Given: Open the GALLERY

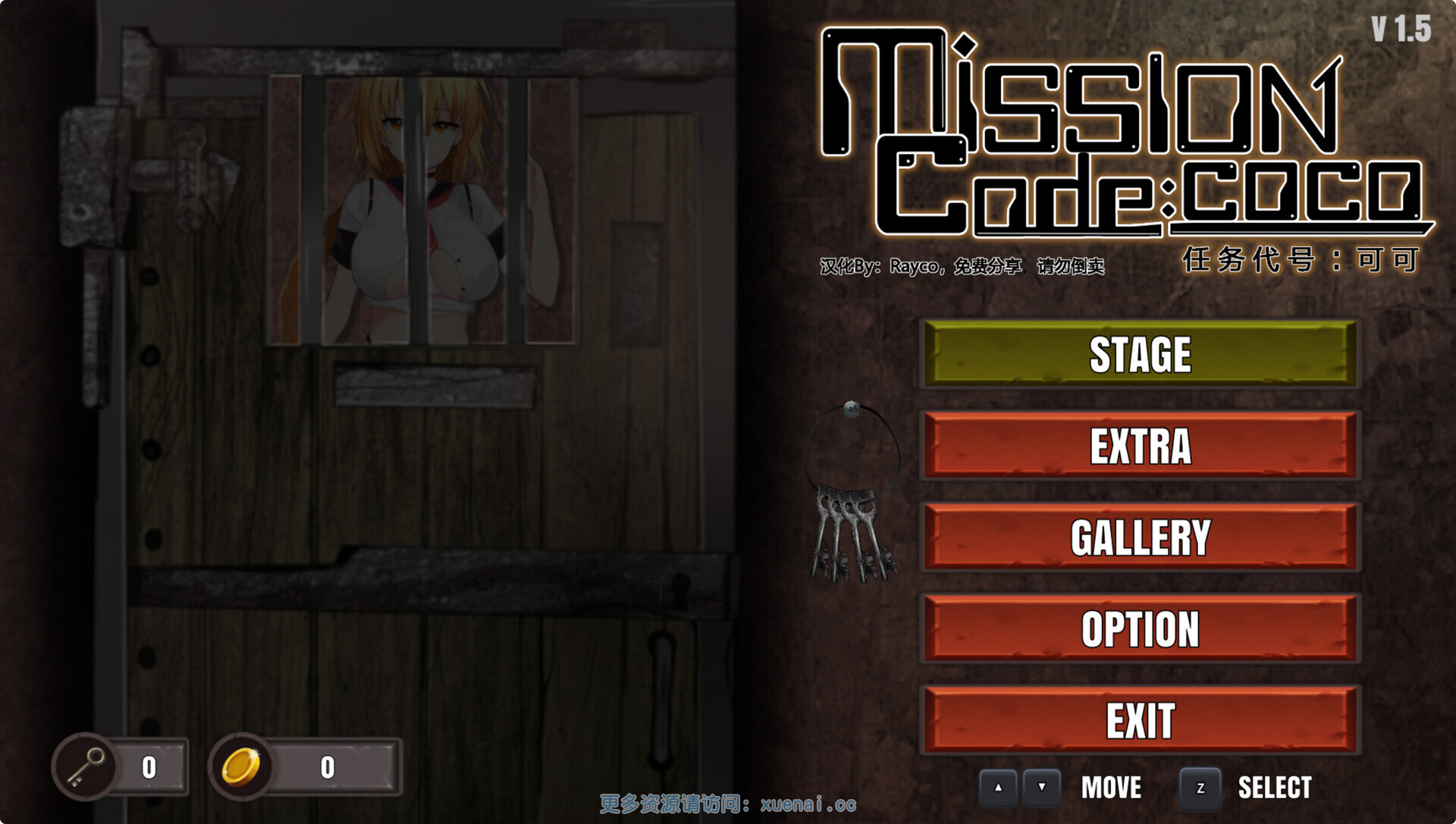Looking at the screenshot, I should pyautogui.click(x=1140, y=537).
